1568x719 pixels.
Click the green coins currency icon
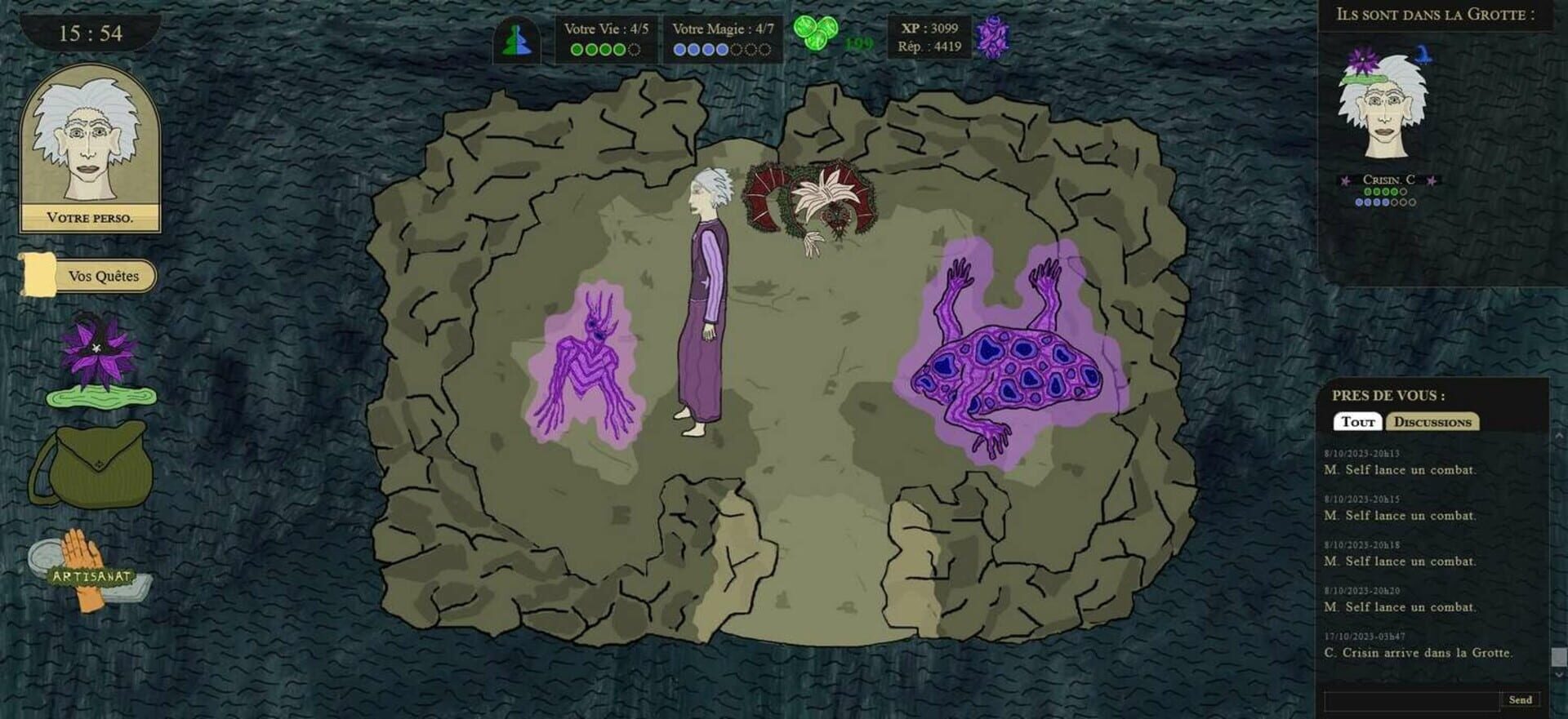(x=815, y=33)
